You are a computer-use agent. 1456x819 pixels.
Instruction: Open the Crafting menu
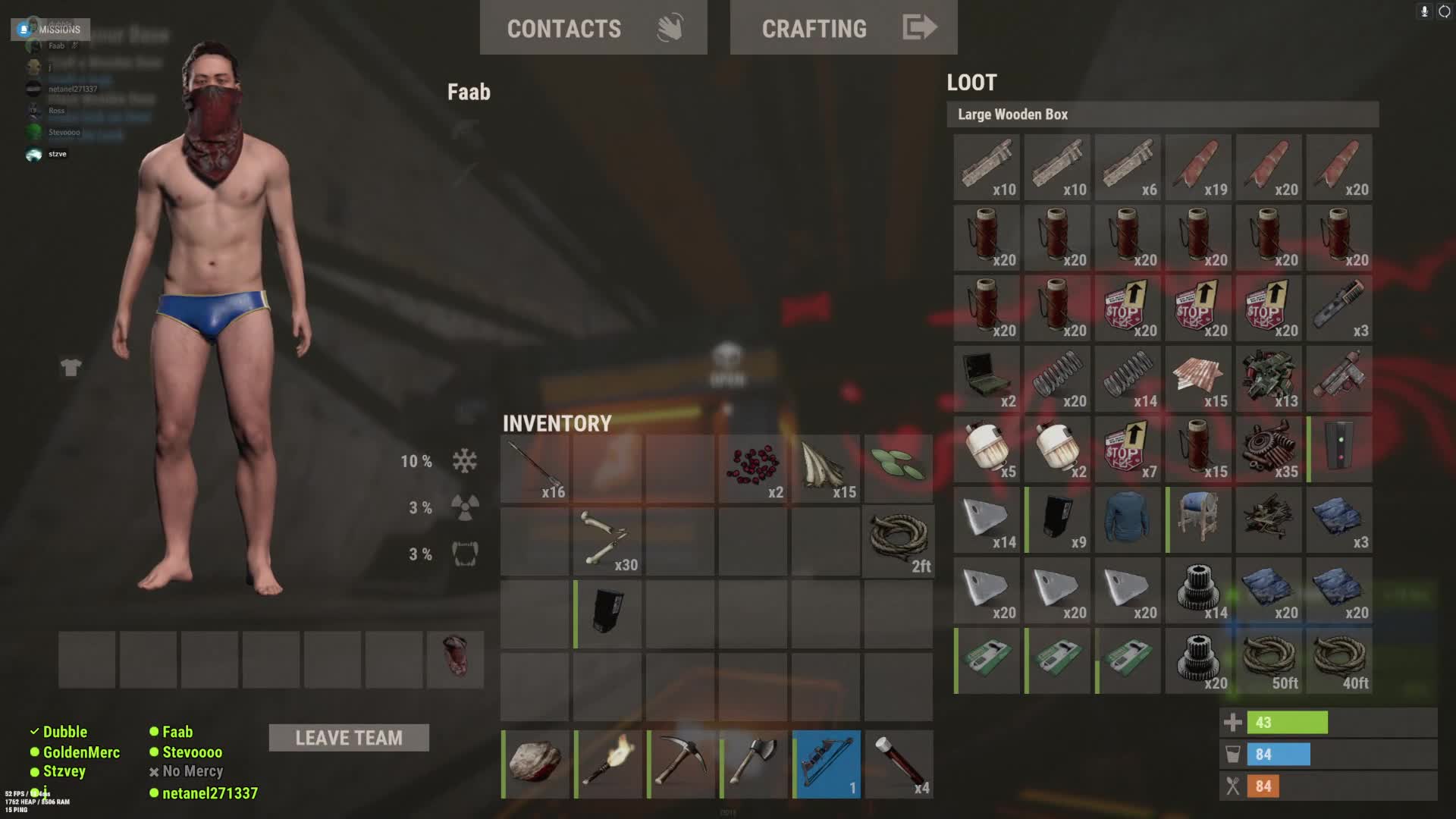pyautogui.click(x=843, y=28)
